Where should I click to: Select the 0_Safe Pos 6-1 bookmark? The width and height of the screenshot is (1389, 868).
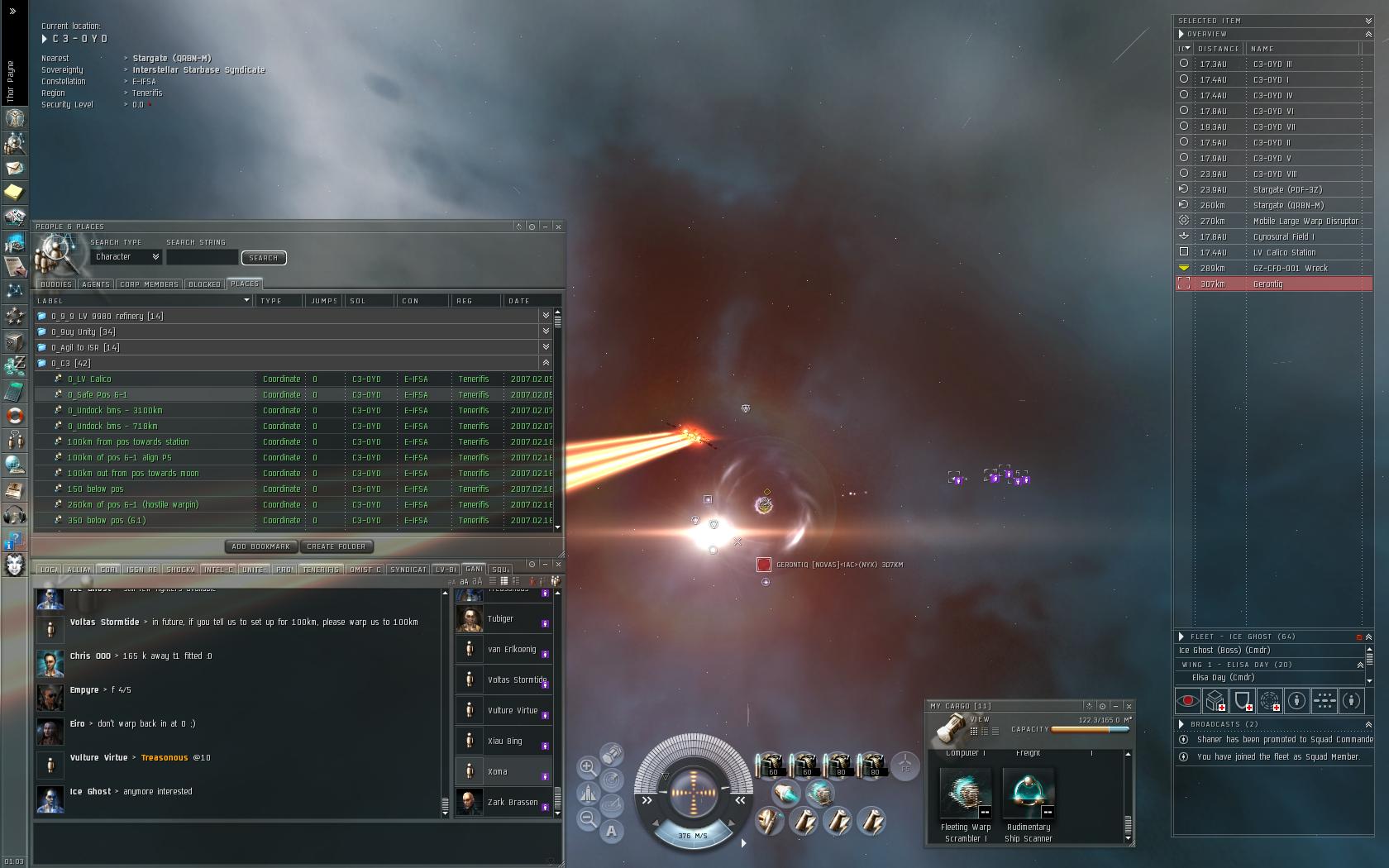point(98,395)
